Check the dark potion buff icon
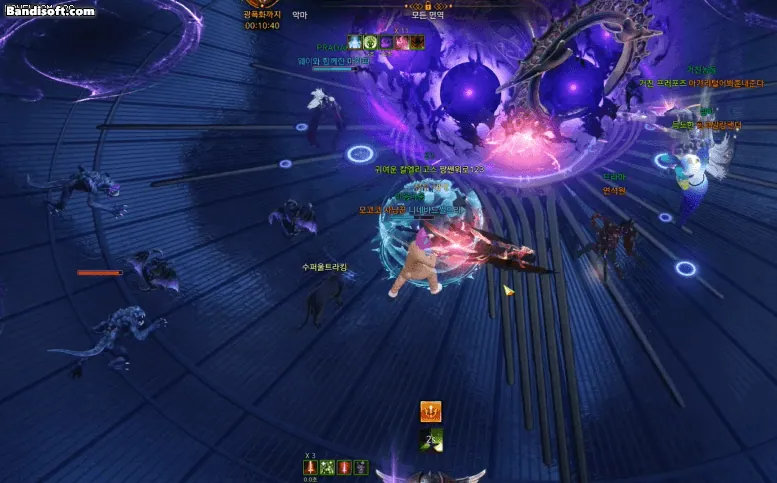This screenshot has height=483, width=777. (361, 467)
